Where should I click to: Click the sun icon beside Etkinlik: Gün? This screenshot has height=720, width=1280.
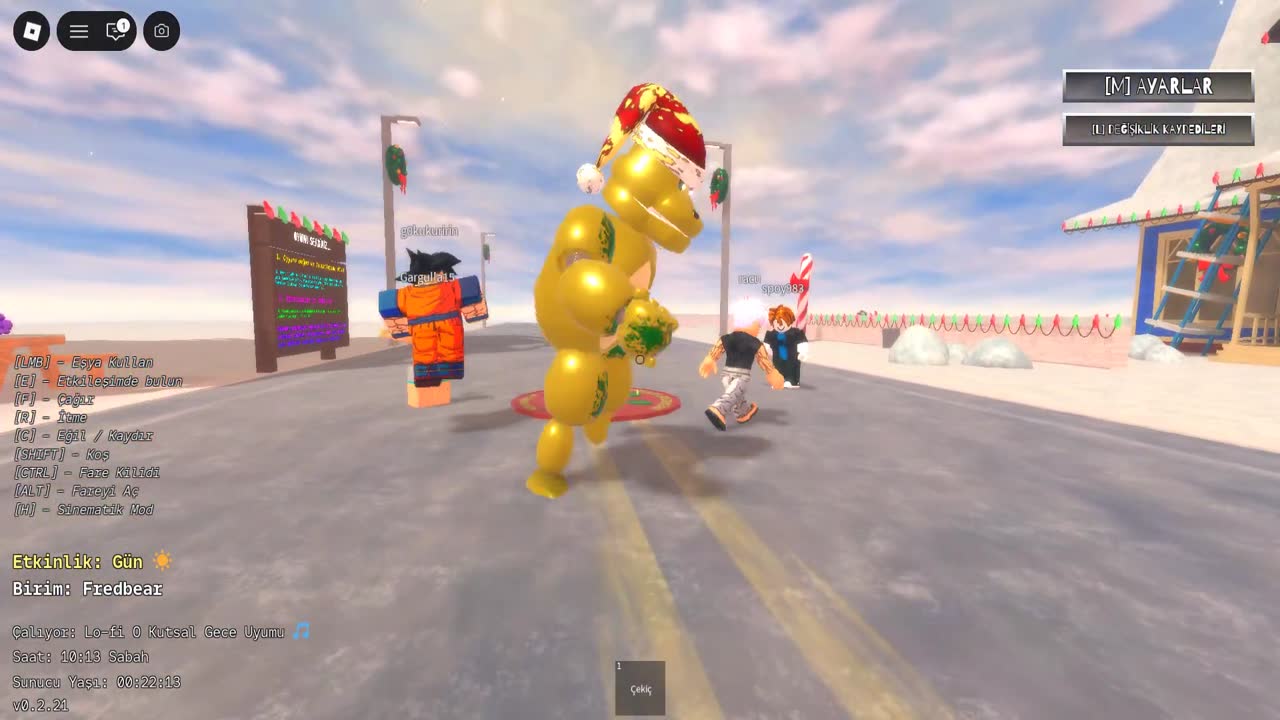162,561
